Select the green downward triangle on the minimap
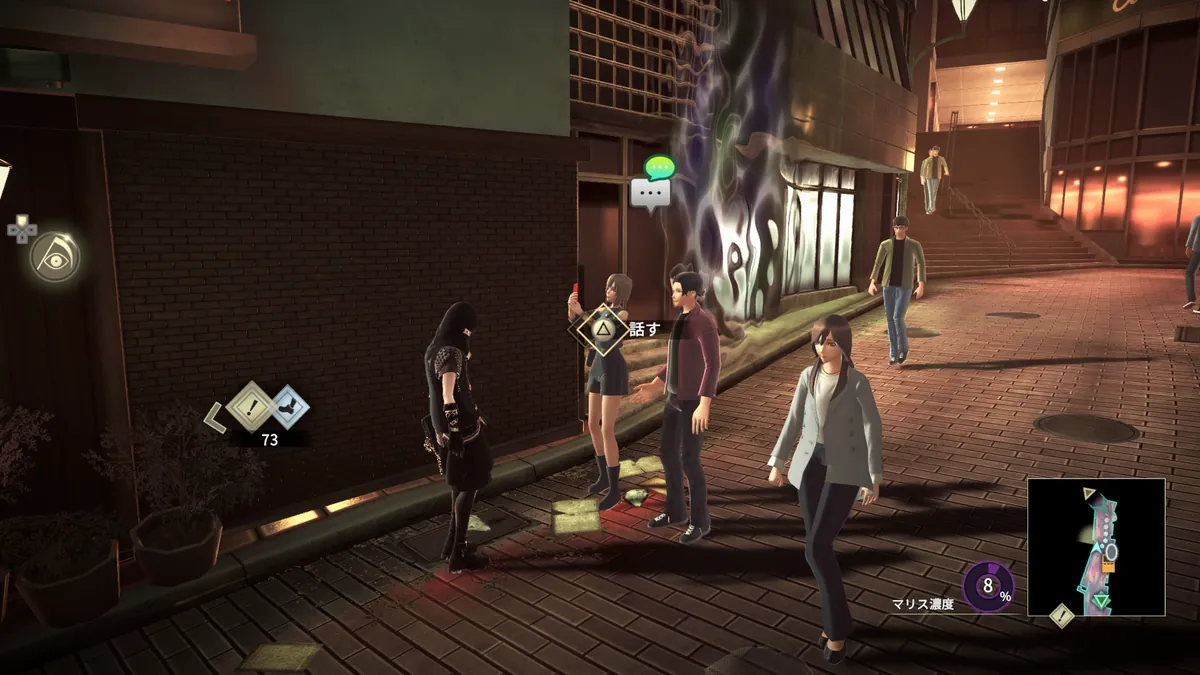This screenshot has width=1200, height=675. click(1101, 601)
